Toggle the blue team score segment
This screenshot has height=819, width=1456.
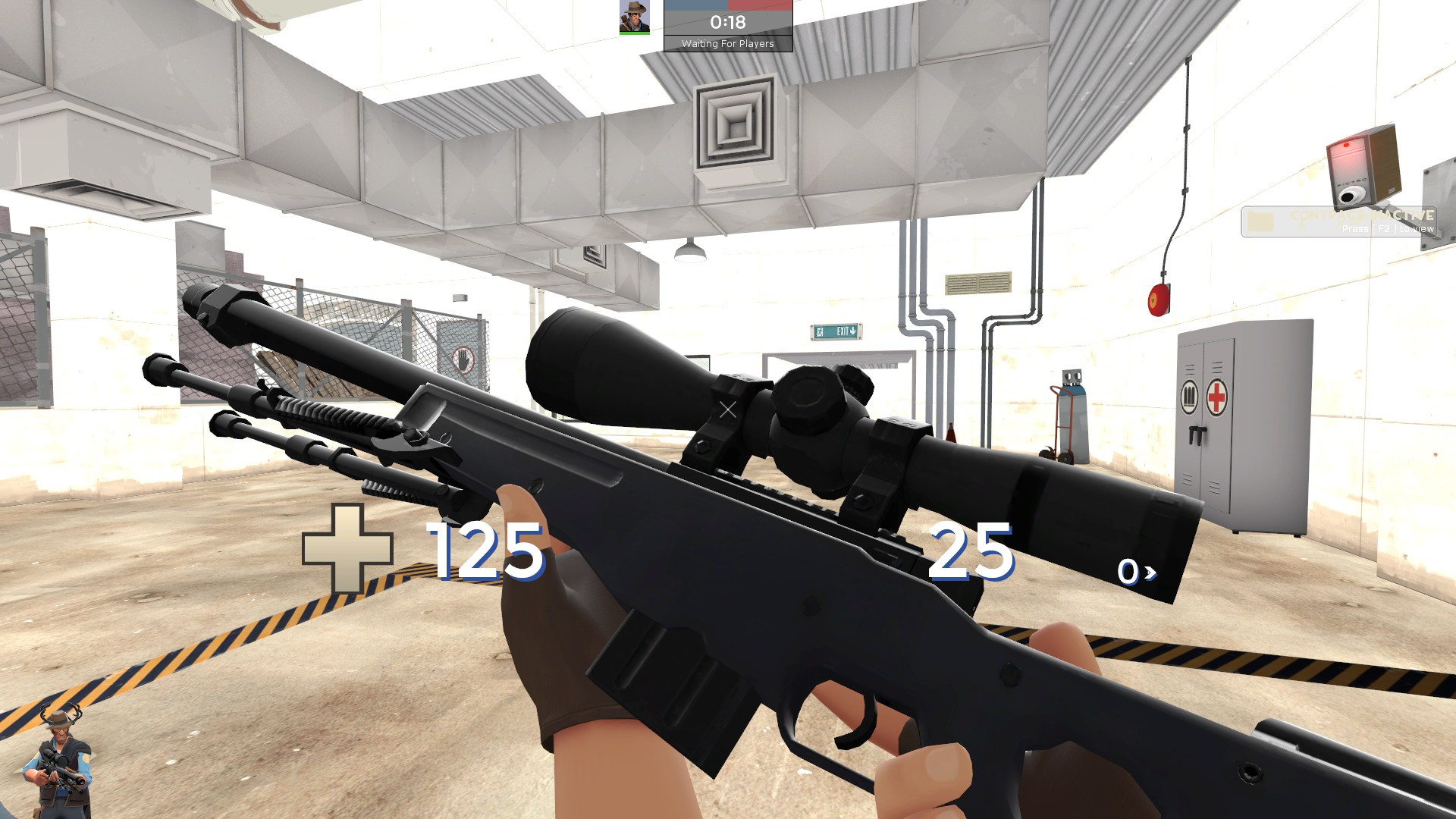[696, 6]
